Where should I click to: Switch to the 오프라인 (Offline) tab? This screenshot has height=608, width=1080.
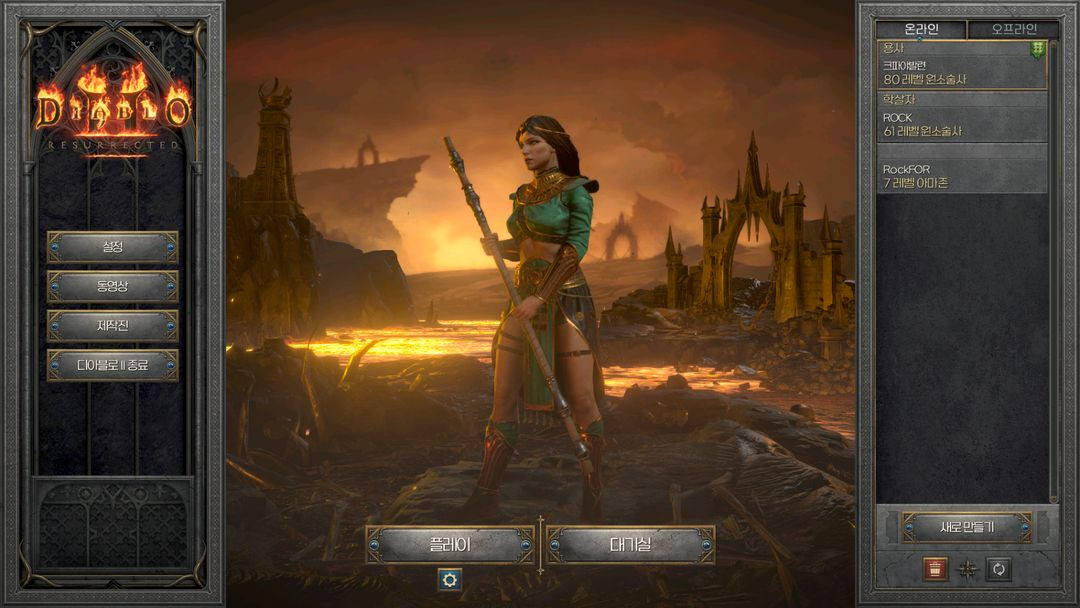point(1013,29)
